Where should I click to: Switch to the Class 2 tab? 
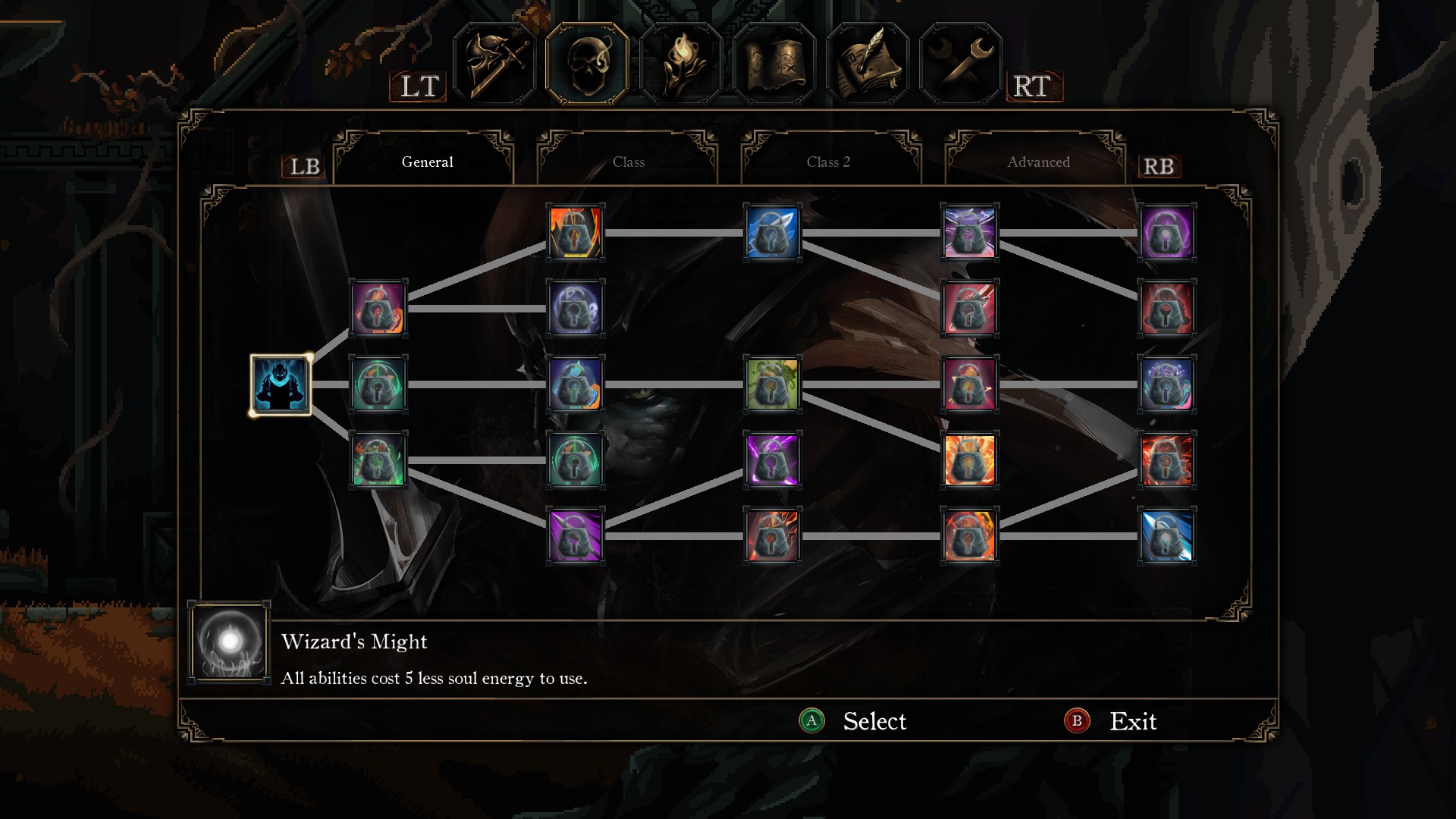828,162
